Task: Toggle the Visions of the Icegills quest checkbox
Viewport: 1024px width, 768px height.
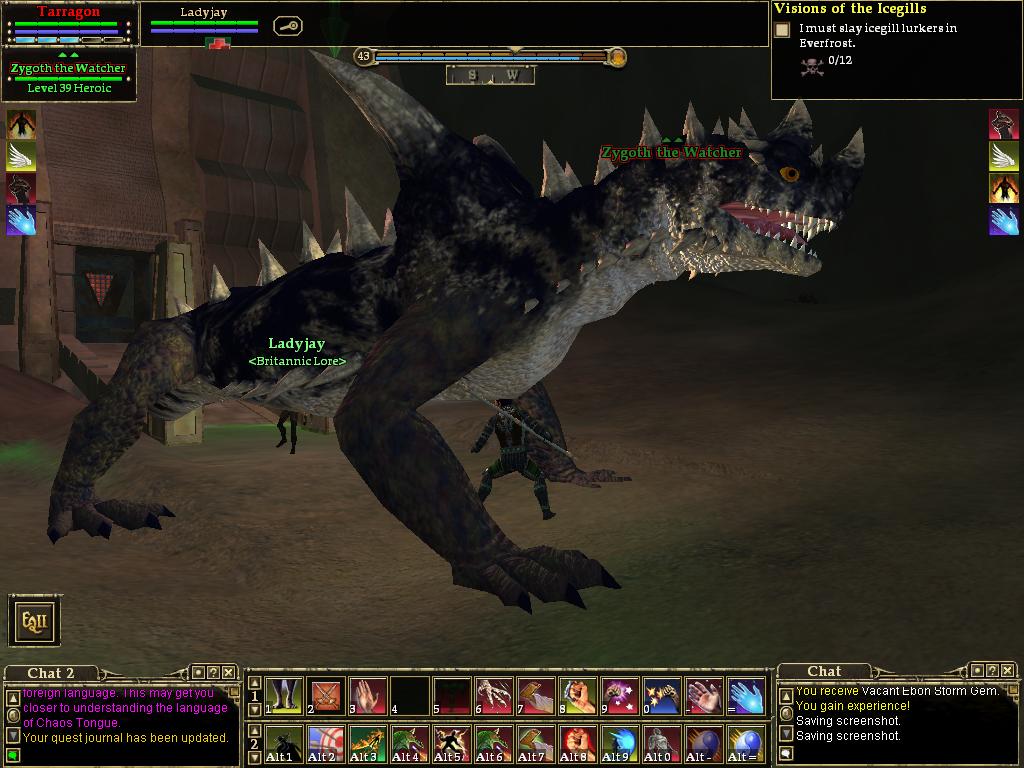Action: (782, 30)
